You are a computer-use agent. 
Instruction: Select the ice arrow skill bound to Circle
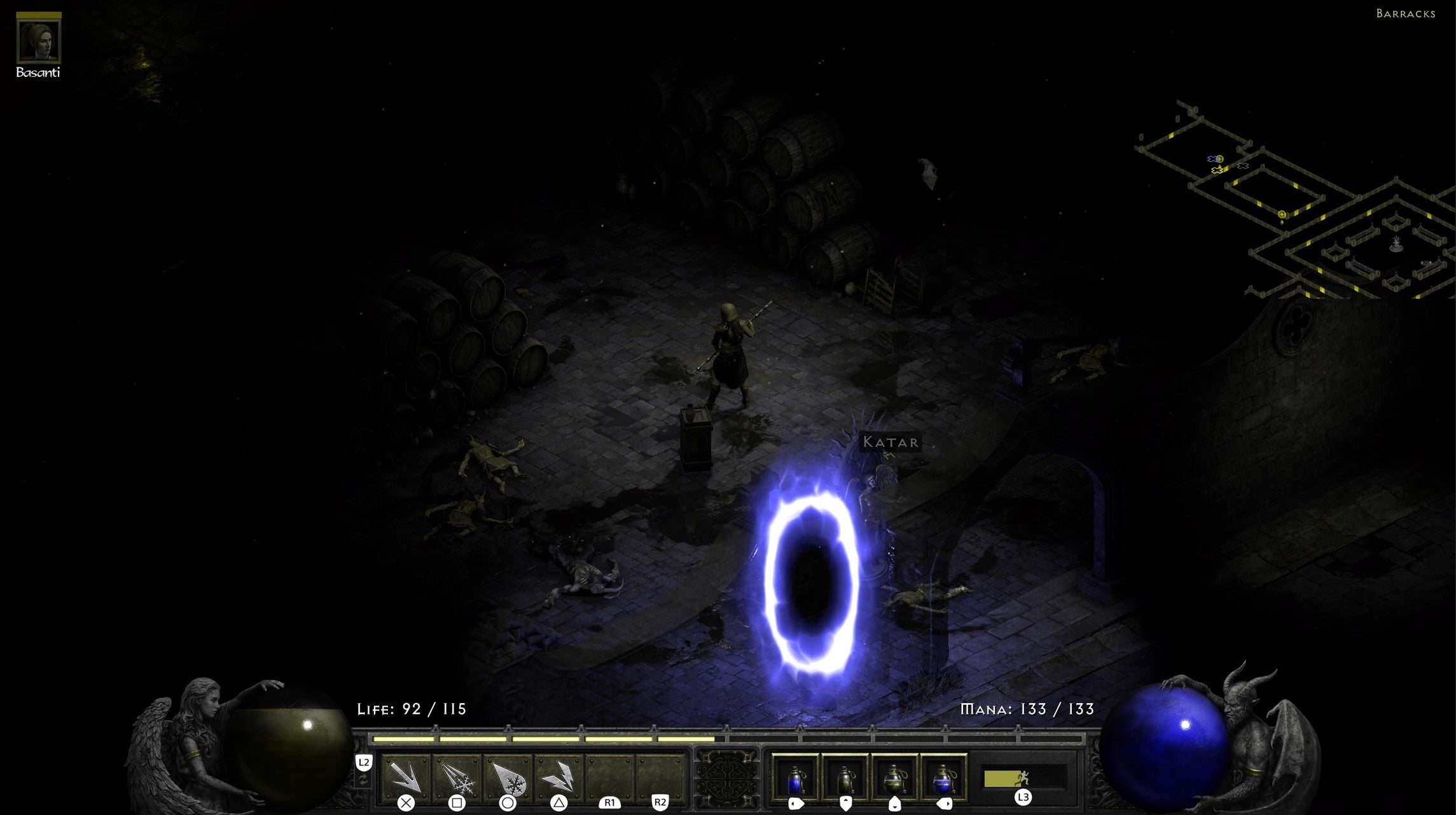coord(508,777)
